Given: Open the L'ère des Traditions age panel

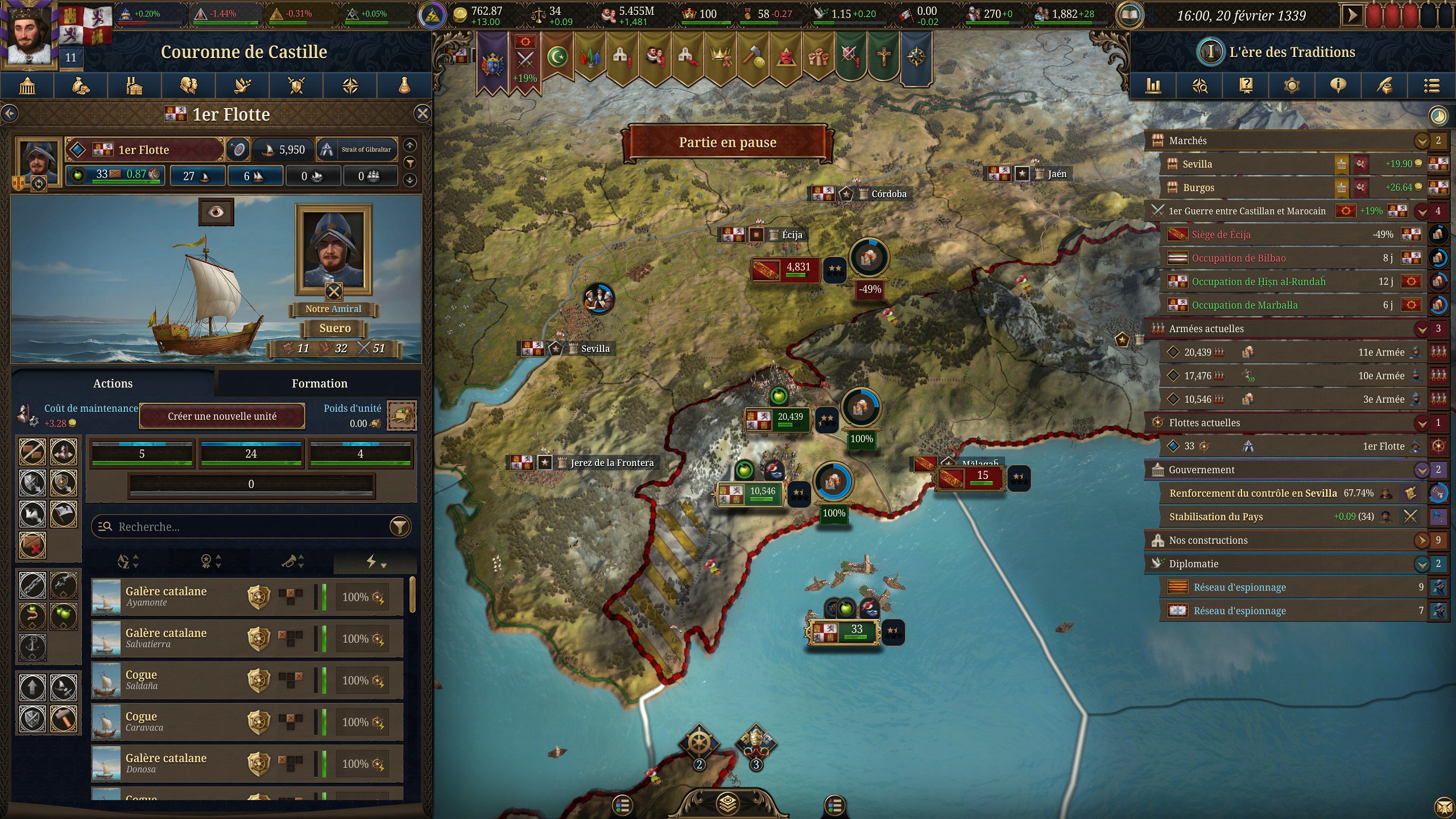Looking at the screenshot, I should tap(1291, 52).
